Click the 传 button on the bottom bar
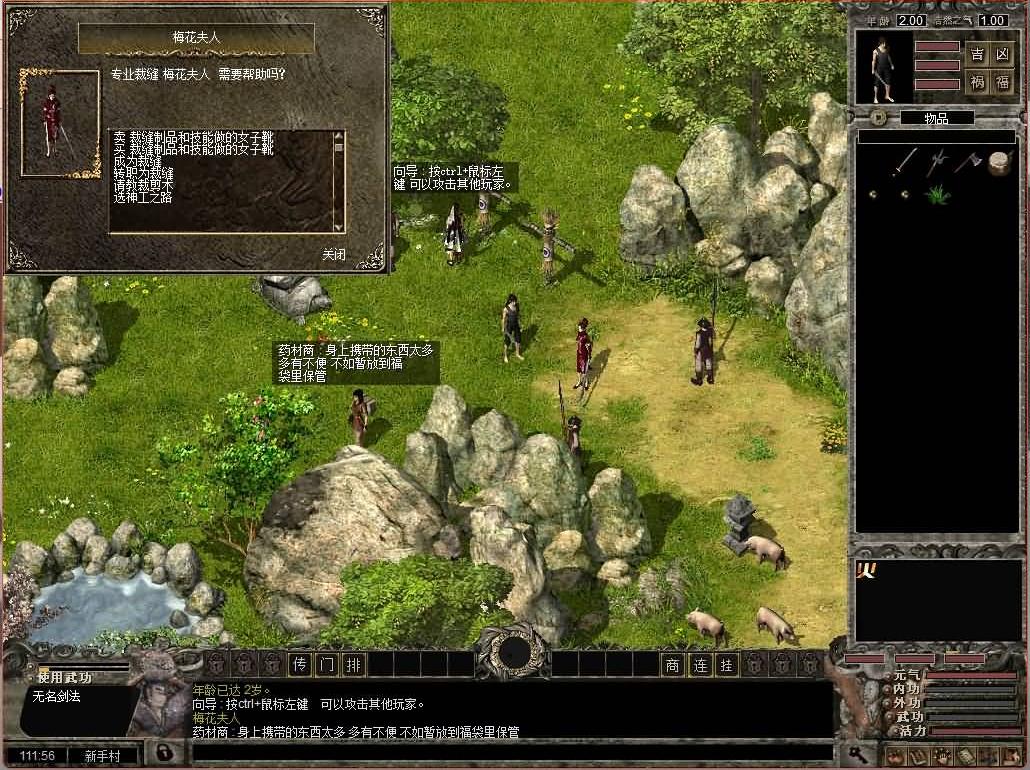 pos(299,664)
